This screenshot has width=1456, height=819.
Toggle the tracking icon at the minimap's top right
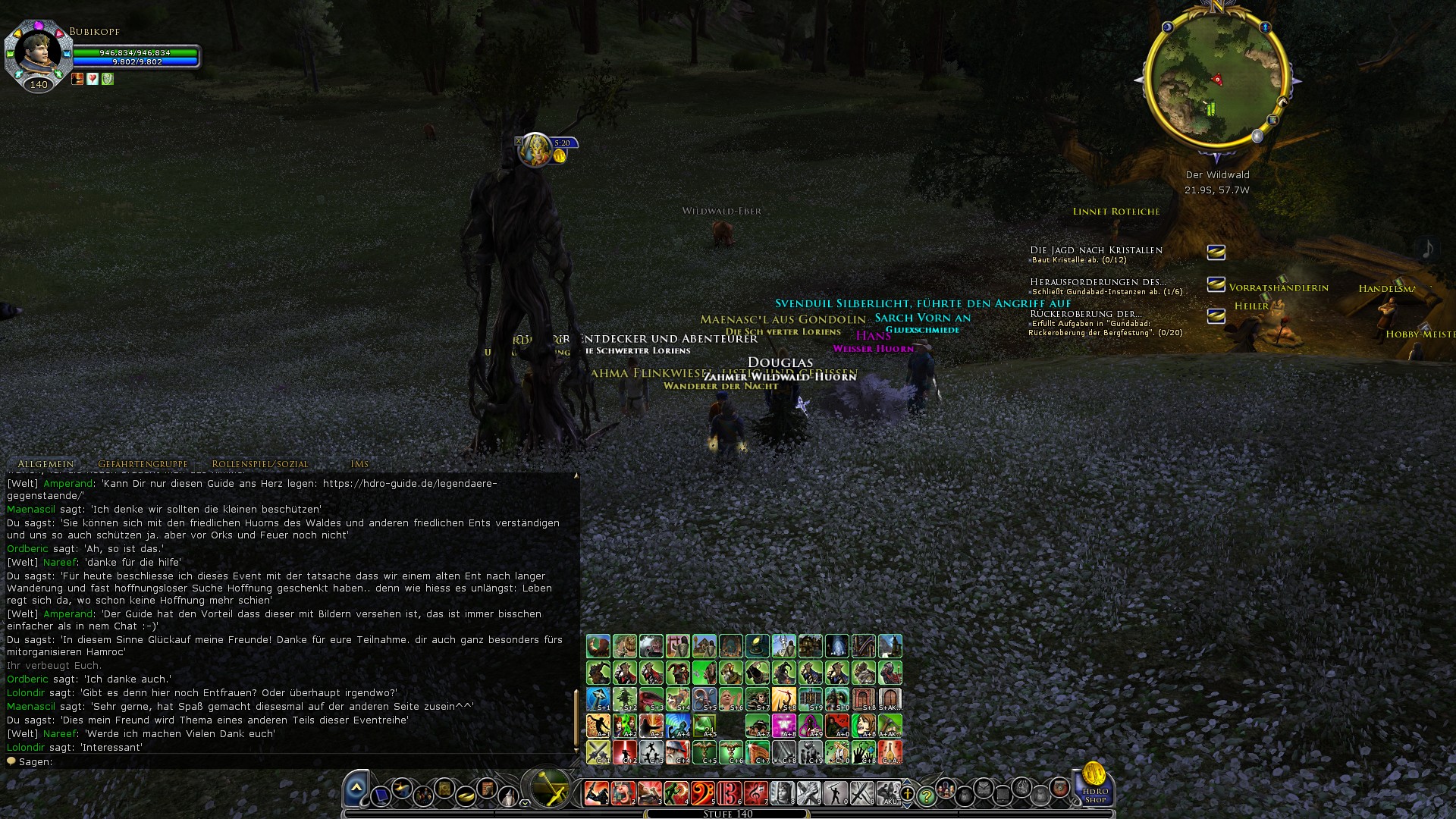1266,27
